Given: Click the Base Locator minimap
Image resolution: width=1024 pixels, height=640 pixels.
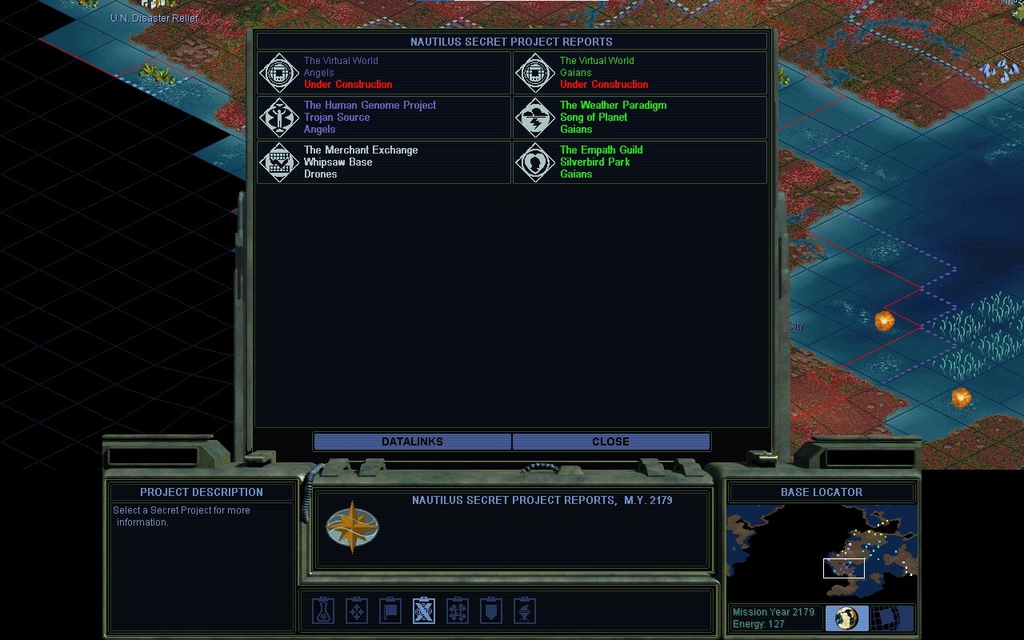Looking at the screenshot, I should pyautogui.click(x=821, y=553).
